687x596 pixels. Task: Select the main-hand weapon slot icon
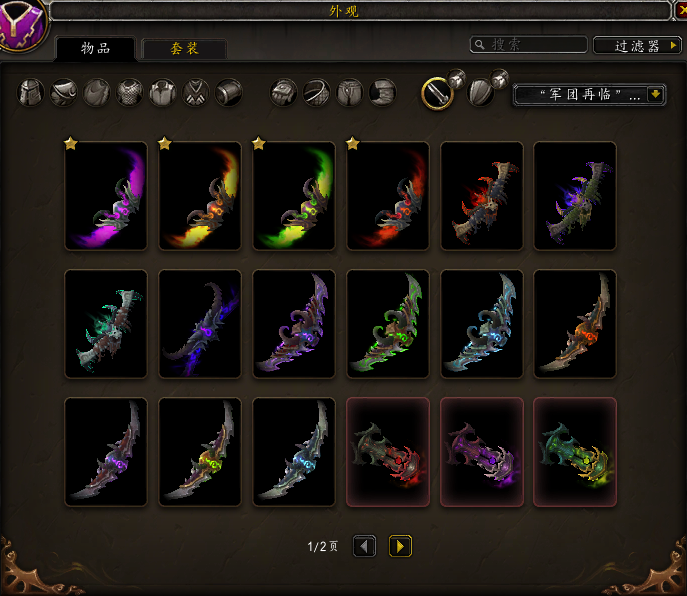(436, 93)
